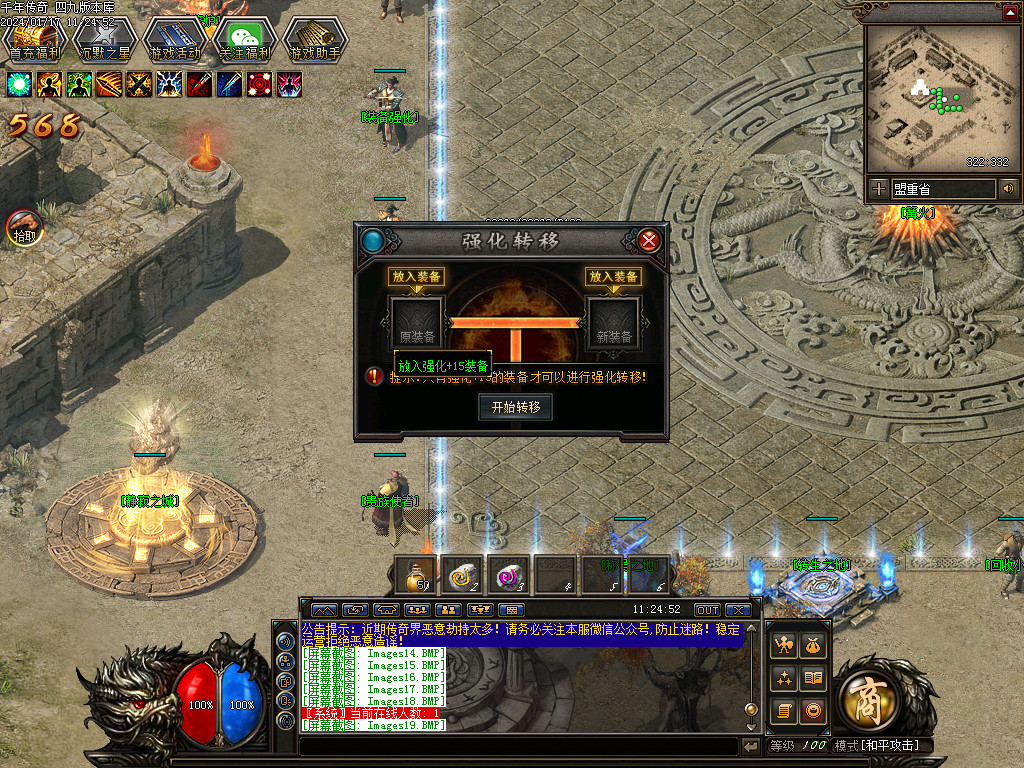This screenshot has width=1024, height=768.
Task: Use the purple scroll in hotbar slot three
Action: [509, 575]
